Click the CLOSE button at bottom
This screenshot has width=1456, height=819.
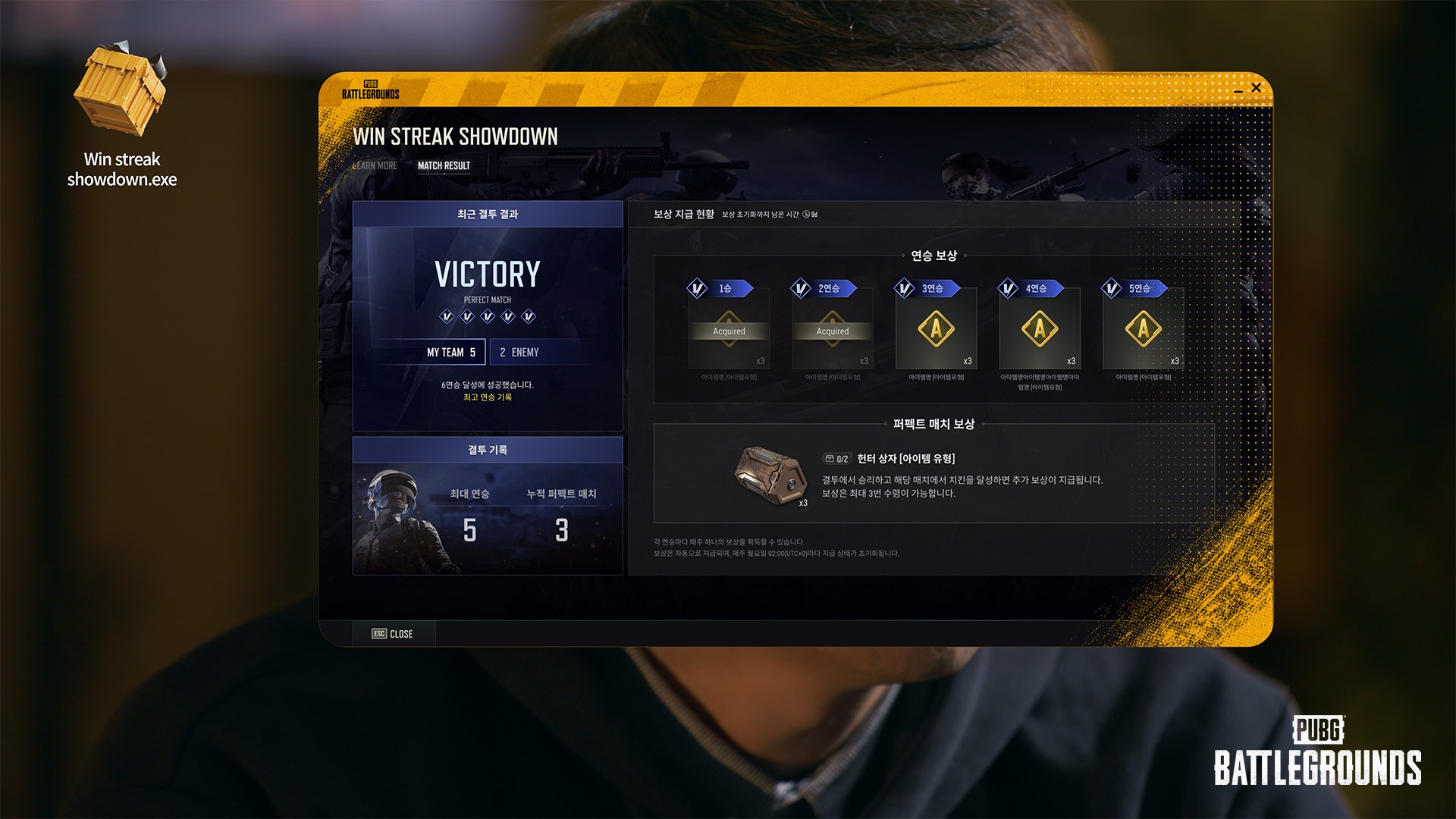pos(393,634)
